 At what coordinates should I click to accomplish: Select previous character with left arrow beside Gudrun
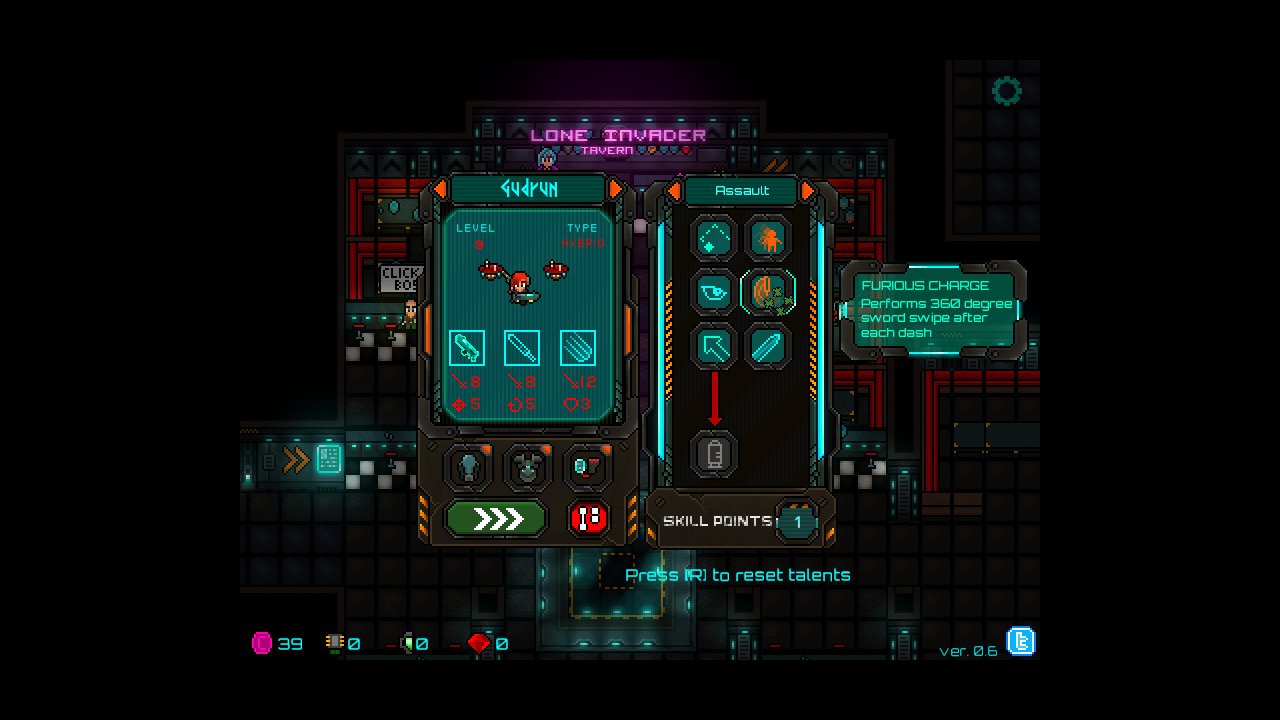[x=440, y=189]
